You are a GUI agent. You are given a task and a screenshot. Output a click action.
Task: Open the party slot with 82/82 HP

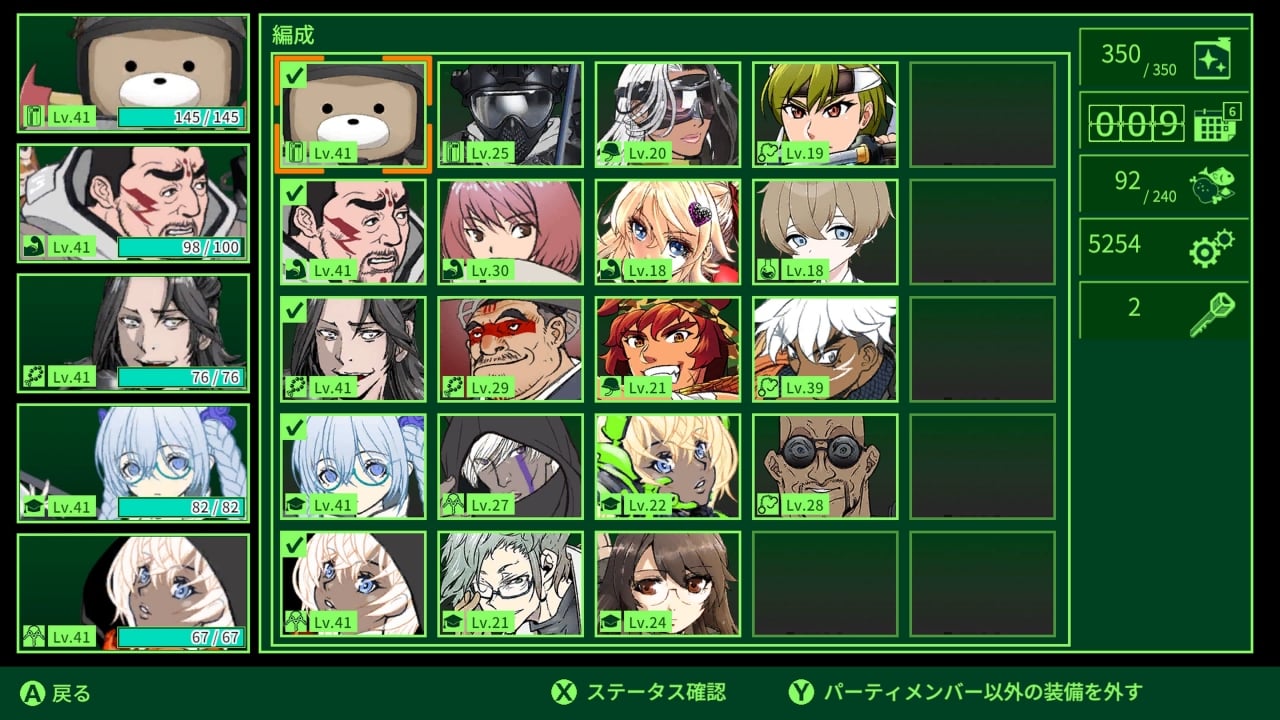(133, 463)
